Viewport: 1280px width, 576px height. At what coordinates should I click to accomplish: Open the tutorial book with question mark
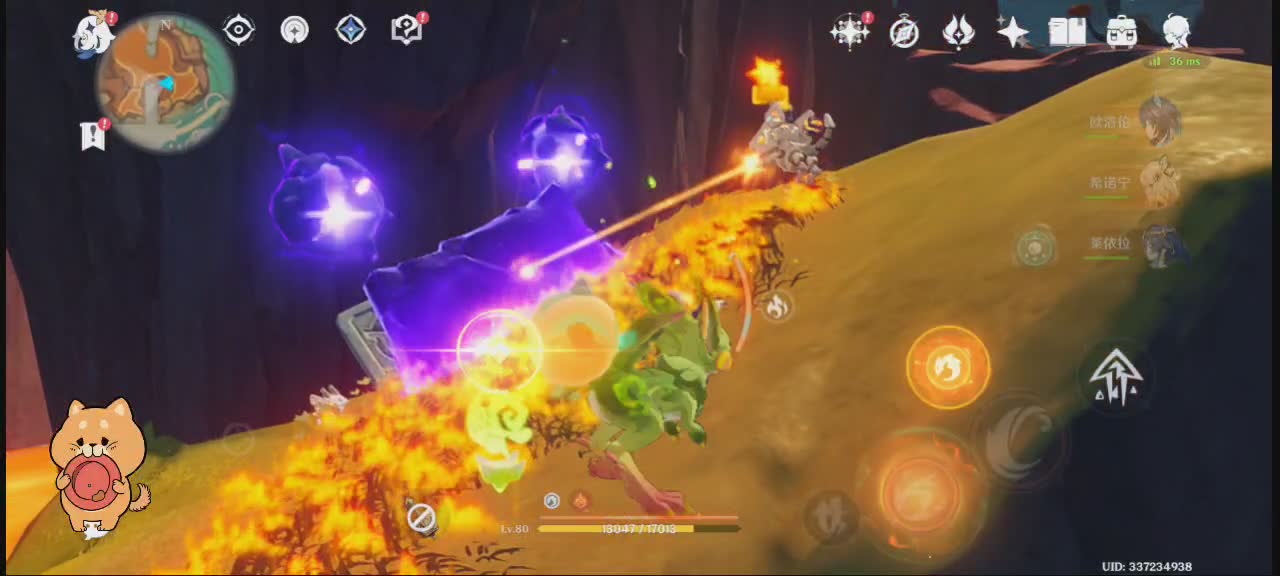pos(406,30)
